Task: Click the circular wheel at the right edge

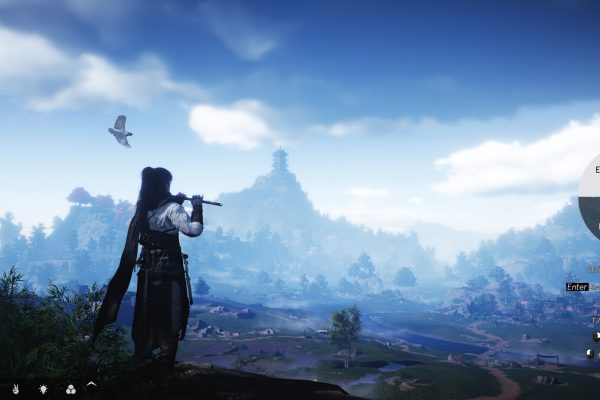Action: click(590, 196)
